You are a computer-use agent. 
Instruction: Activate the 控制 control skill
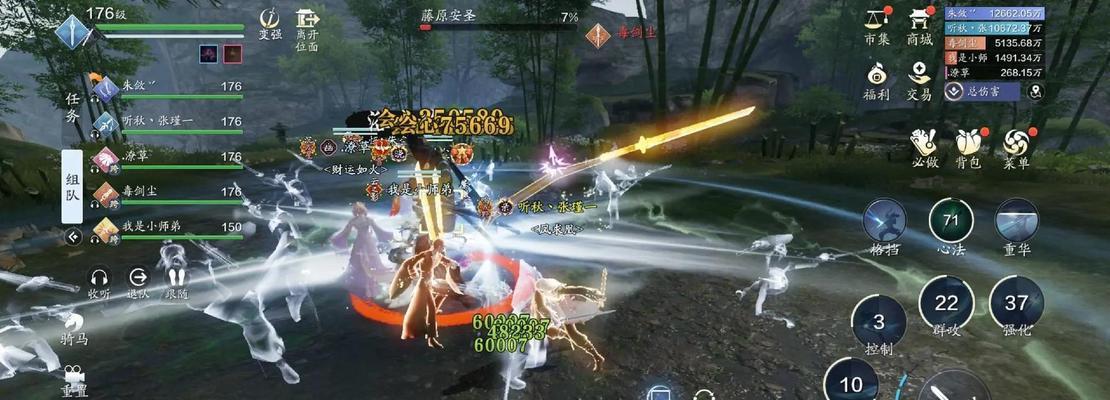pos(879,323)
